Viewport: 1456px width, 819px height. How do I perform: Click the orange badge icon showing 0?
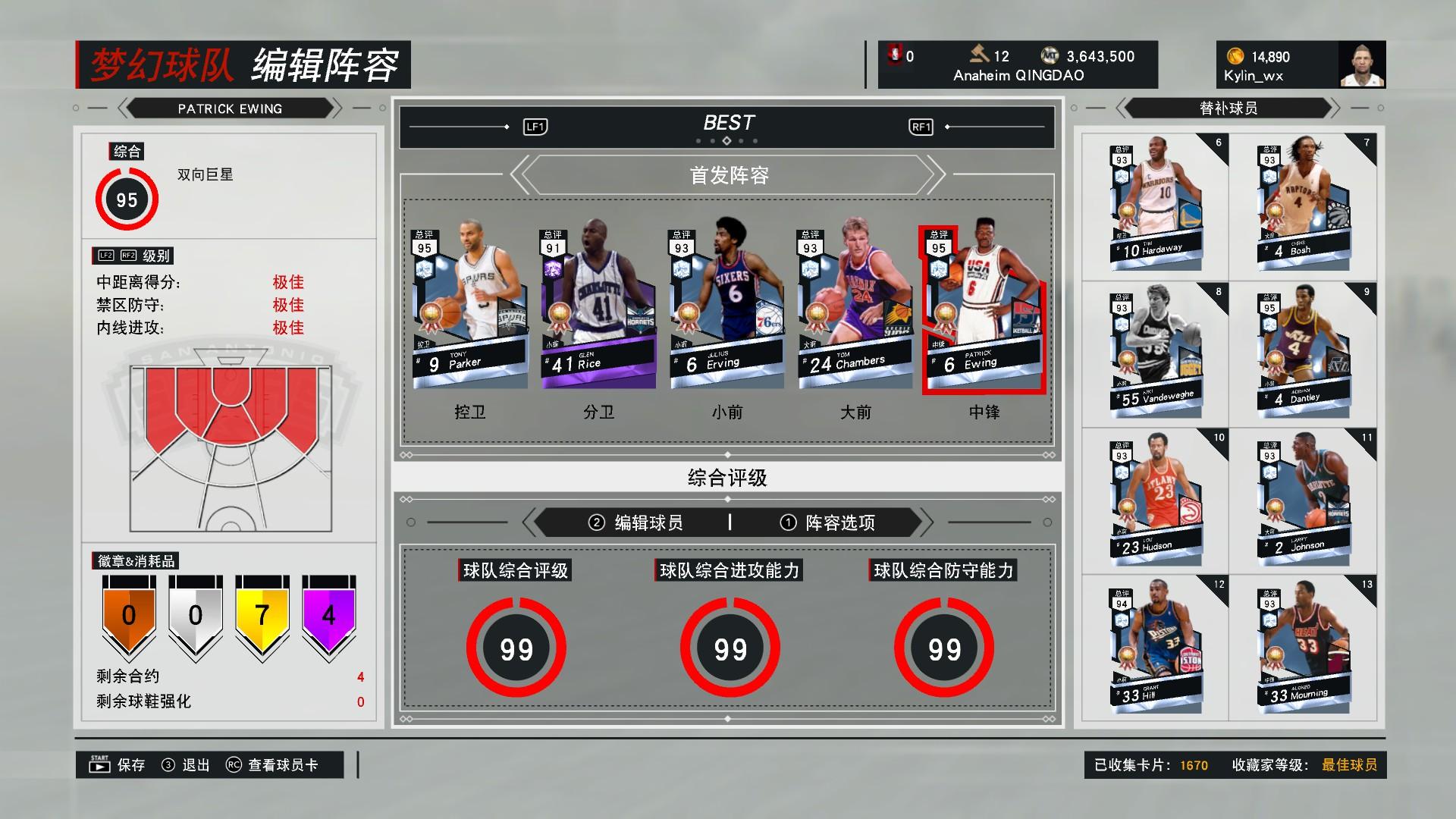(x=127, y=616)
